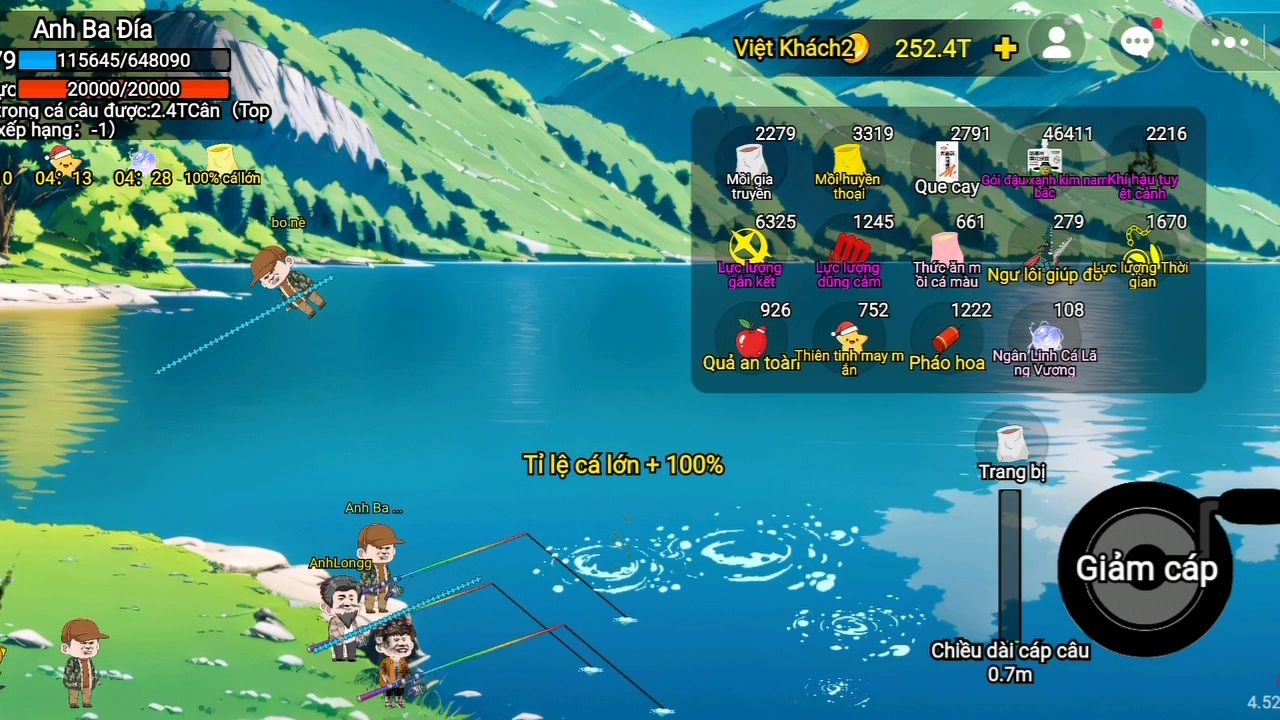Select the Mồi huyền thoại bait
Viewport: 1280px width, 720px height.
(x=848, y=164)
